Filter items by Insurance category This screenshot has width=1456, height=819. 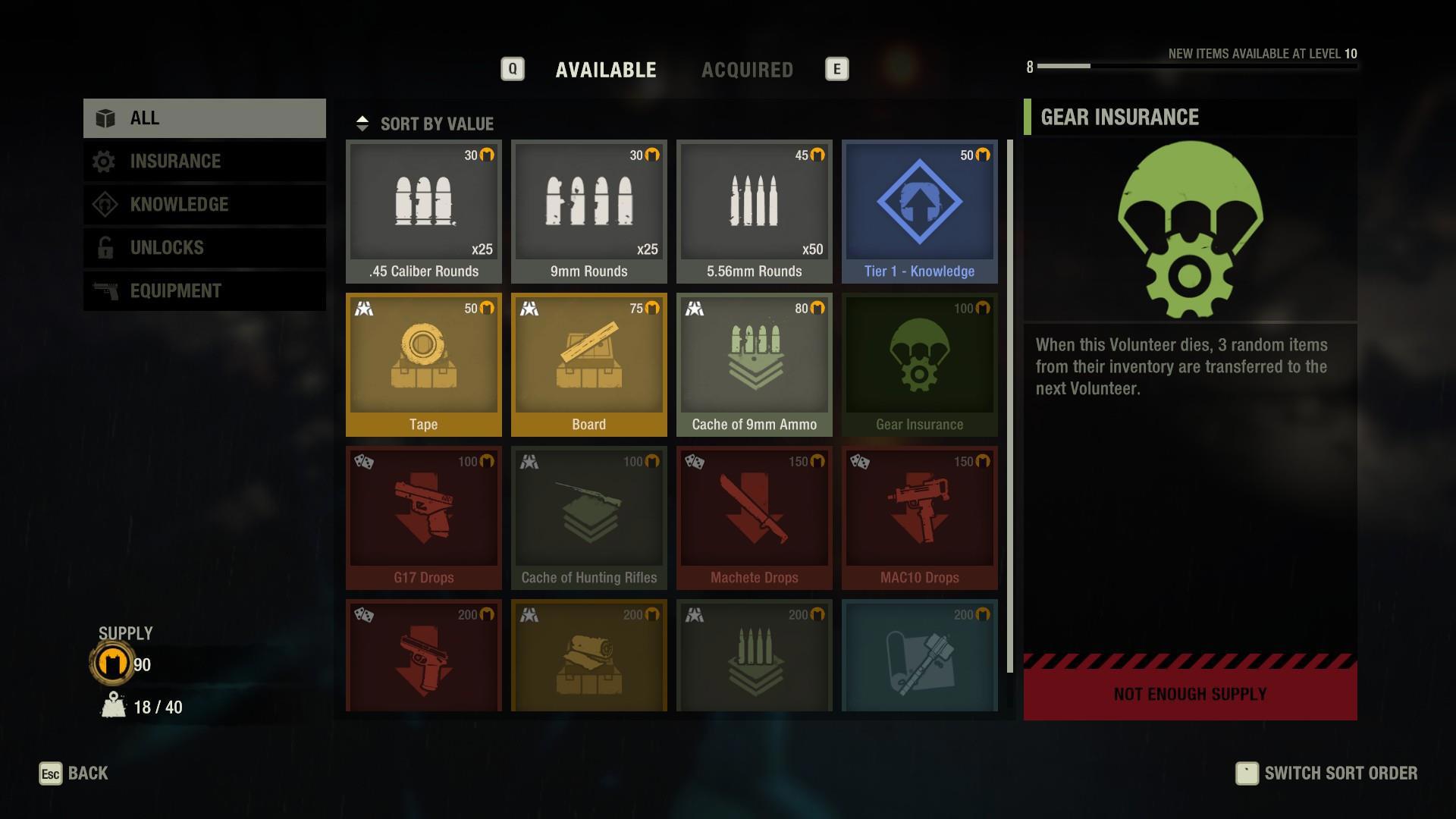(x=205, y=162)
